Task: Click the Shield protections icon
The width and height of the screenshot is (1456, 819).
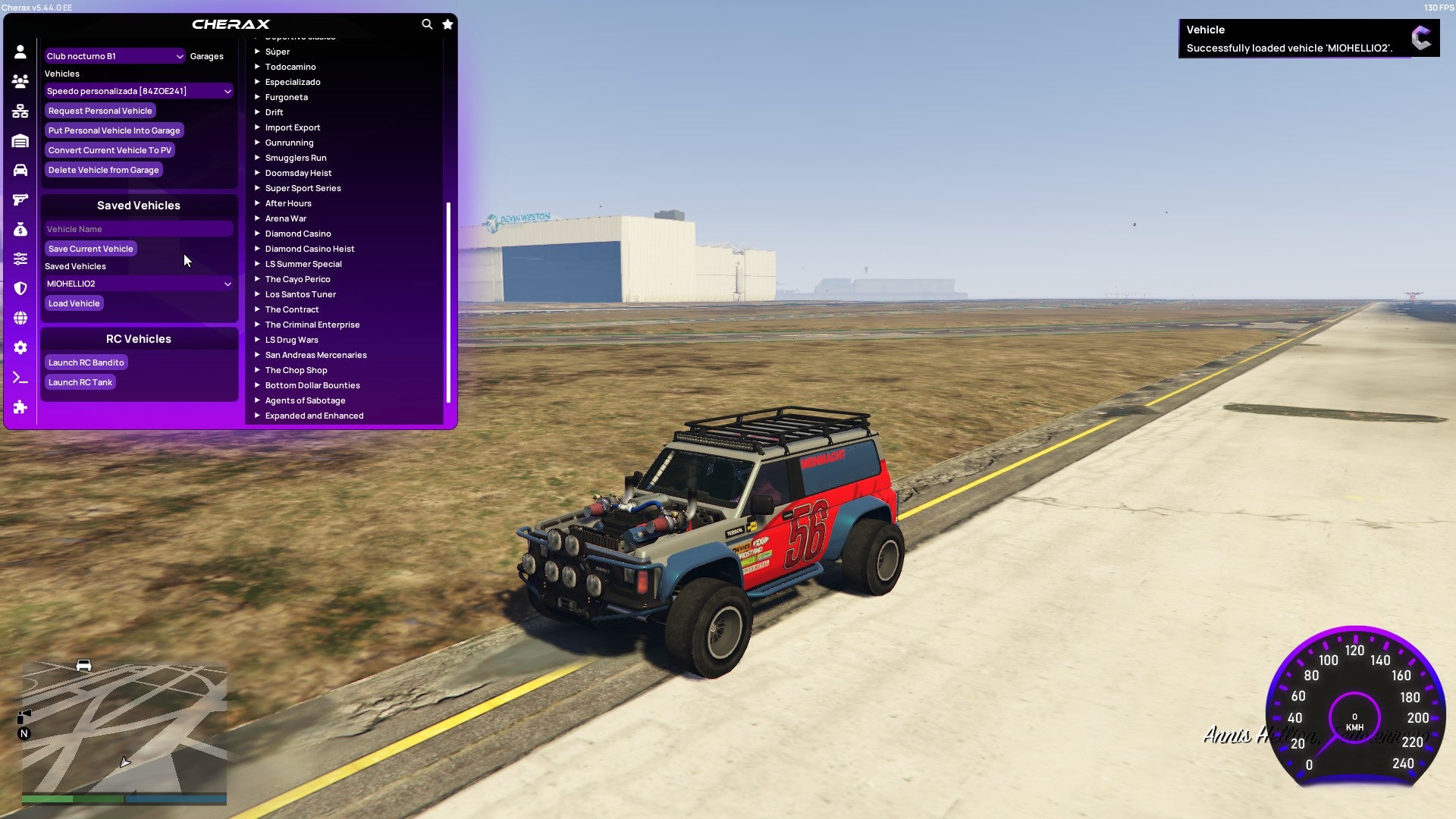Action: pyautogui.click(x=20, y=287)
